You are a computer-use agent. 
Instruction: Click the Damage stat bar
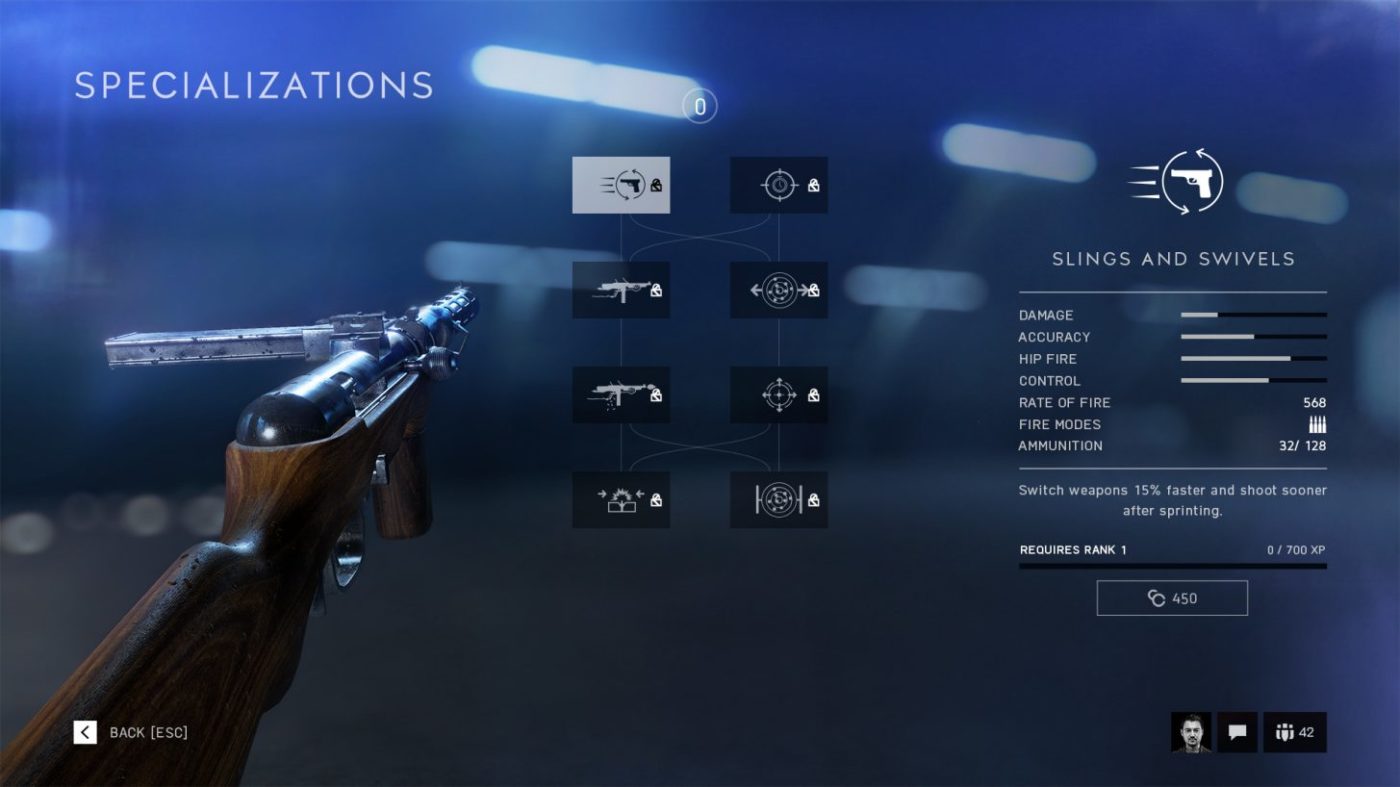(1253, 314)
